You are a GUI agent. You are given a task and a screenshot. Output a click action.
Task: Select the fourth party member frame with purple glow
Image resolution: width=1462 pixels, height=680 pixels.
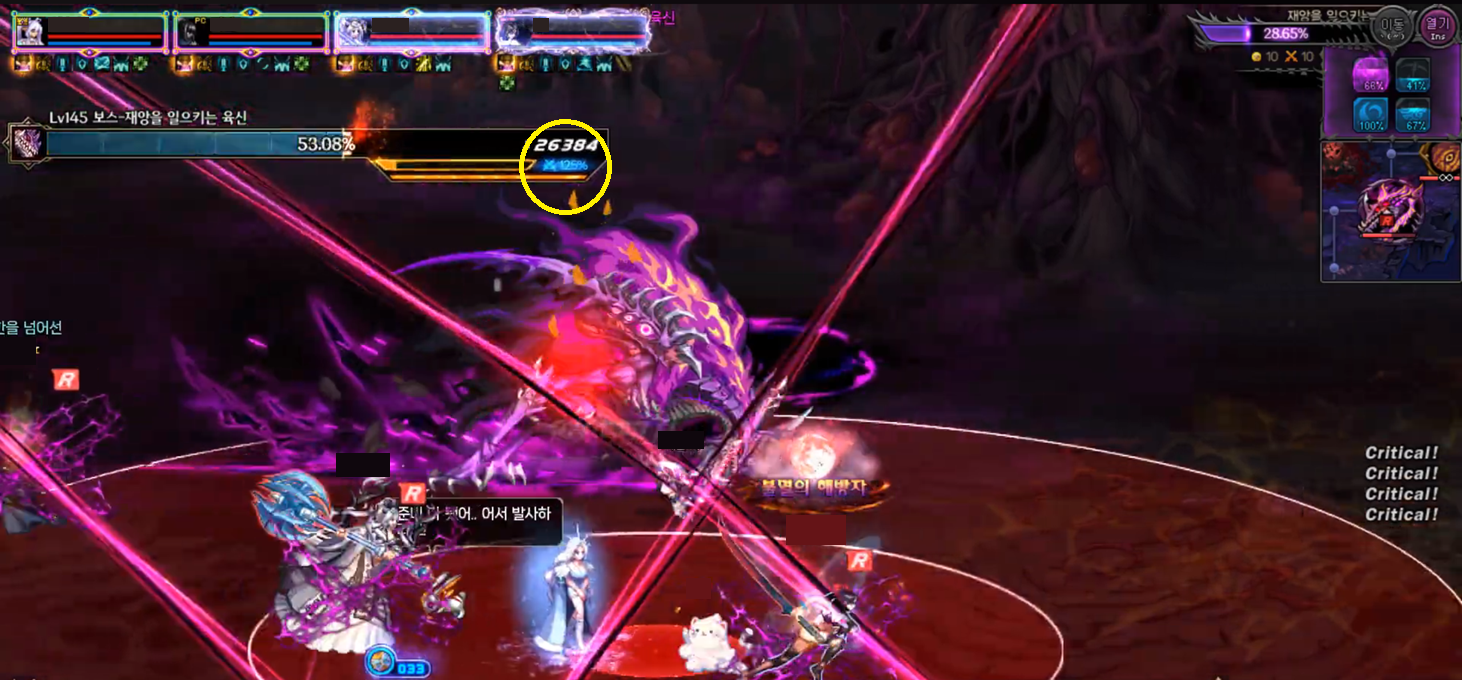pos(573,32)
